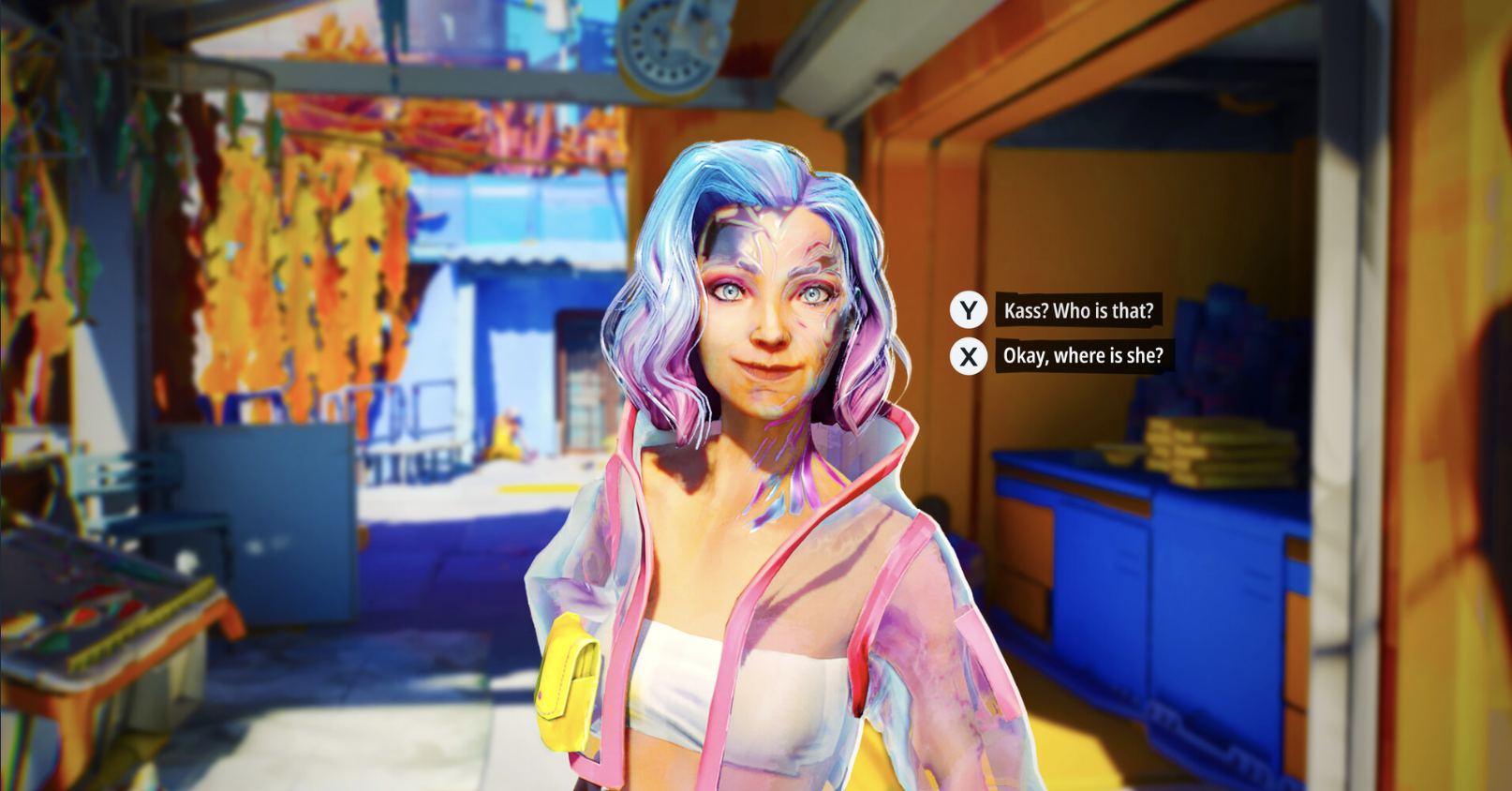This screenshot has width=1512, height=791.
Task: Choose the "Kass? Who is that?" reply
Action: coord(1077,310)
